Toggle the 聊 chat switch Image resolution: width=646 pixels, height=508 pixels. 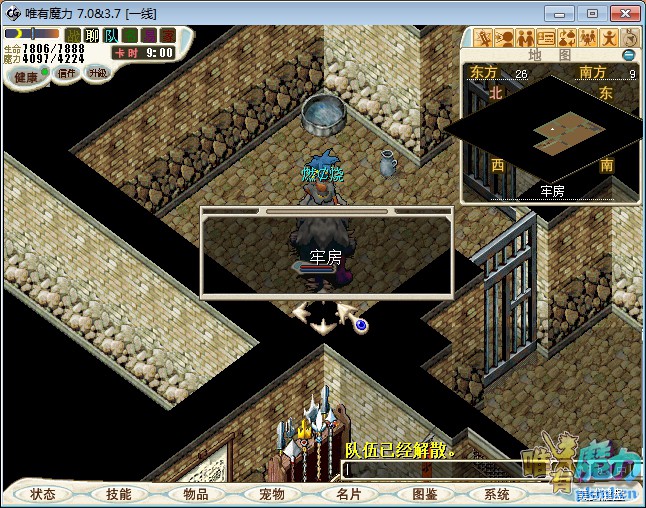click(92, 35)
